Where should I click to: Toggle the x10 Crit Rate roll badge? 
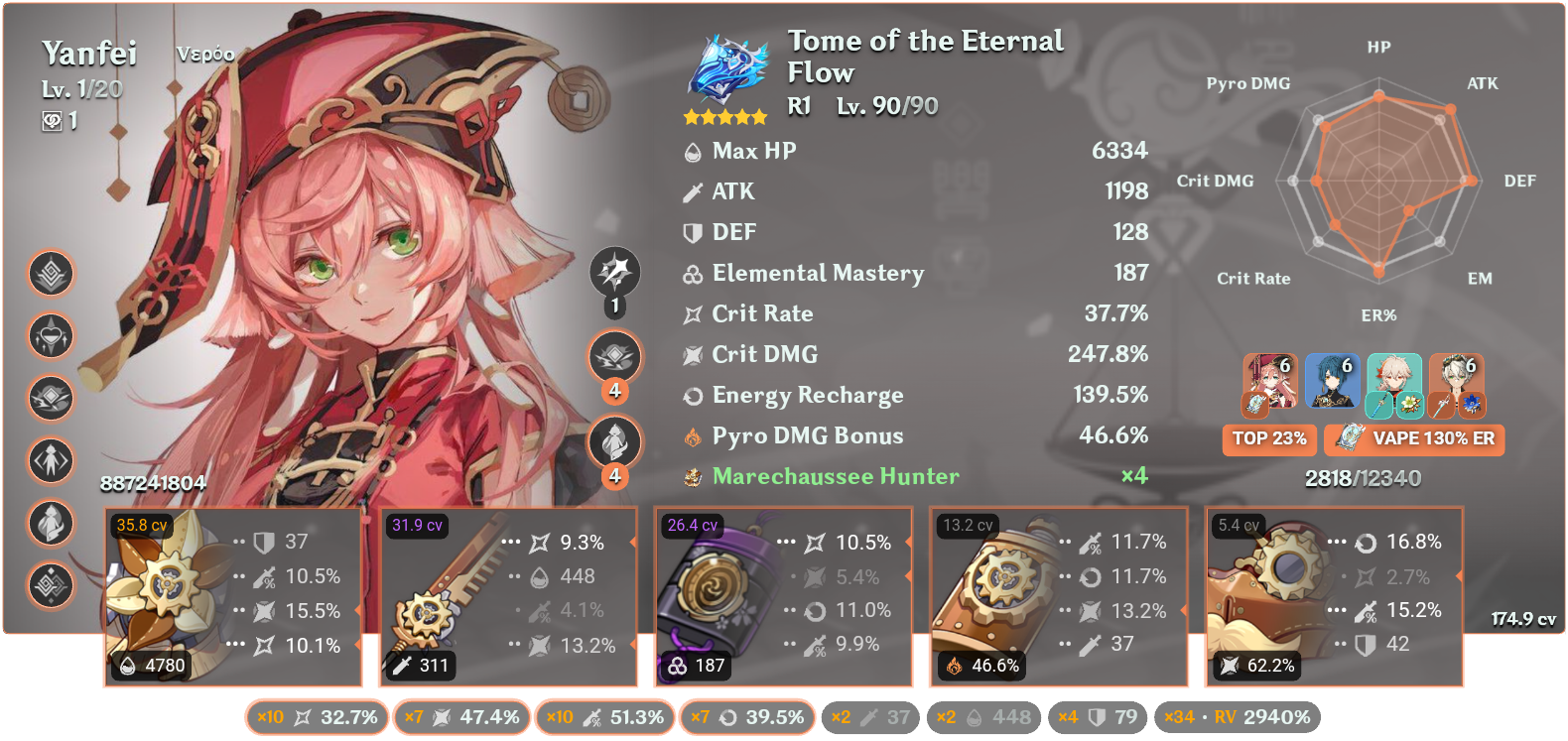click(x=318, y=715)
